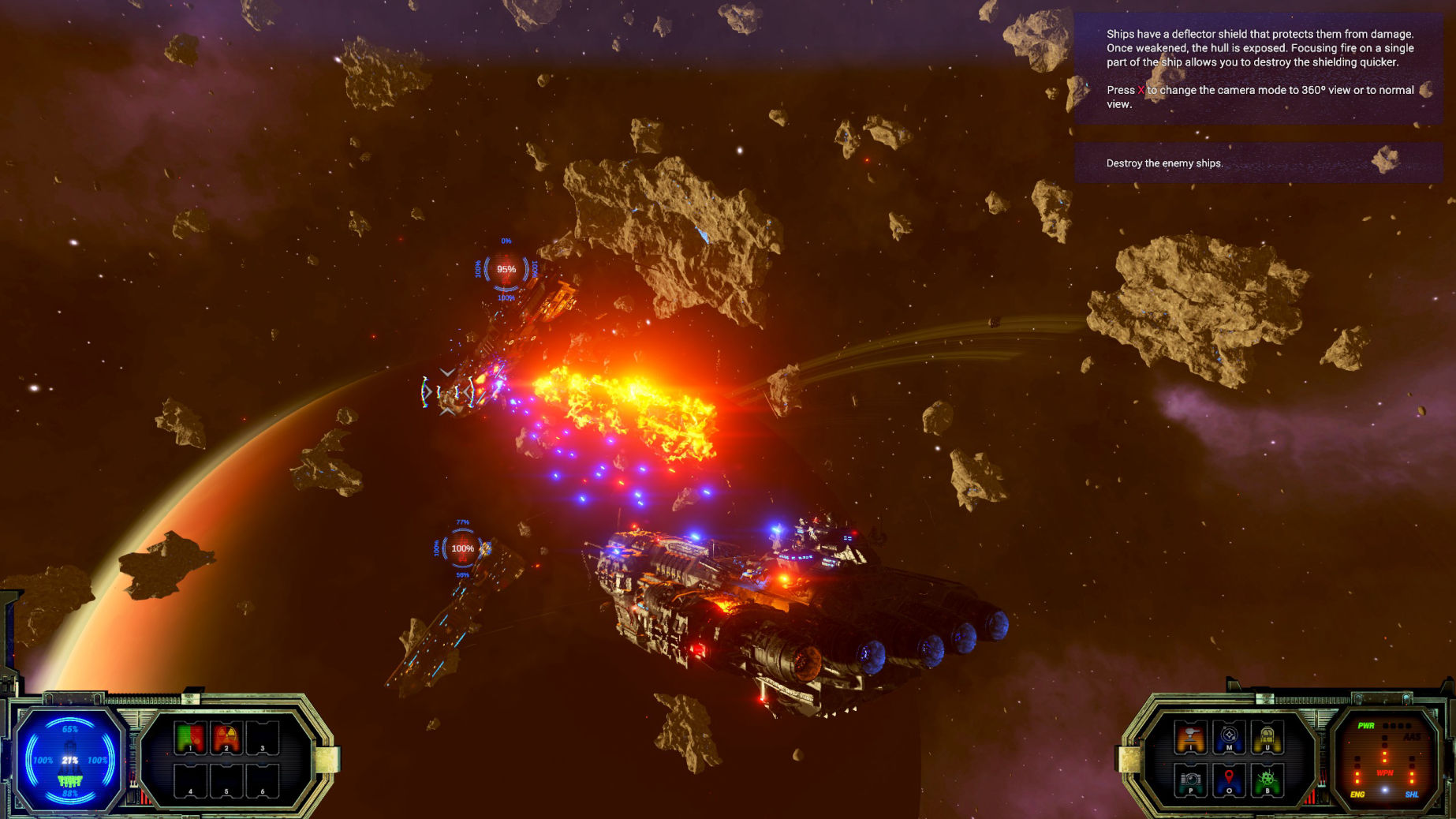The image size is (1456, 819).
Task: Toggle the camera photo mode icon
Action: pos(1190,780)
